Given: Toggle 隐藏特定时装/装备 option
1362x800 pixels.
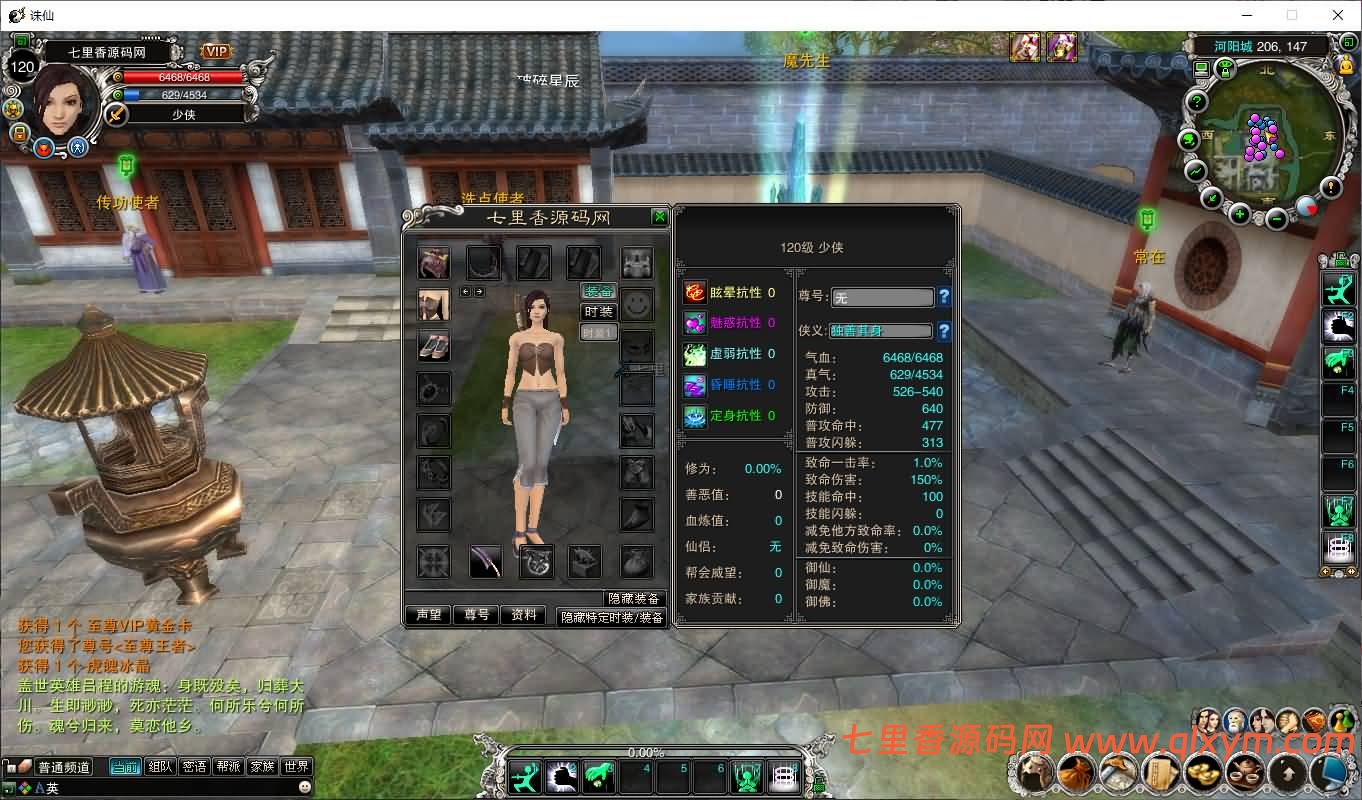Looking at the screenshot, I should (611, 618).
